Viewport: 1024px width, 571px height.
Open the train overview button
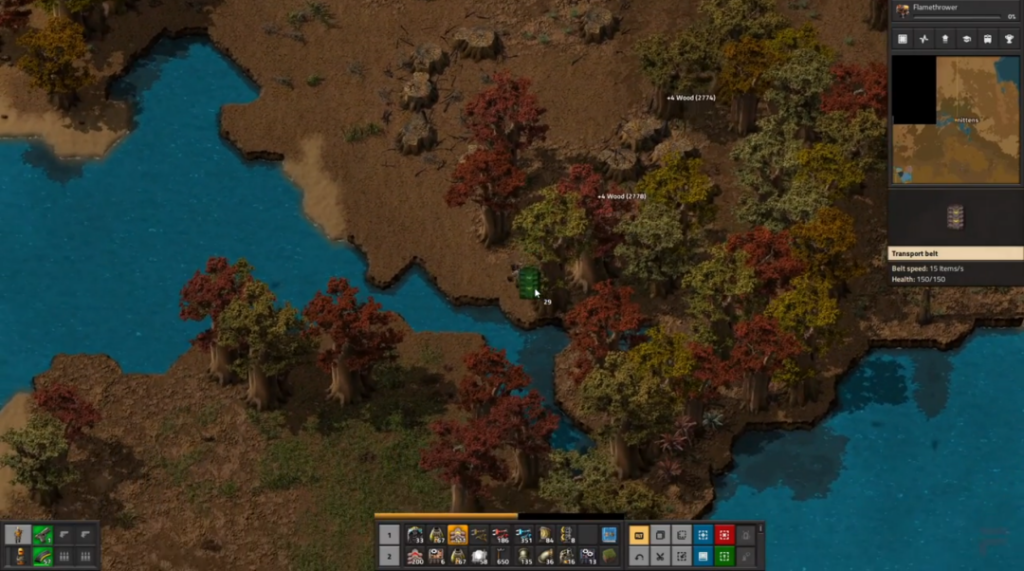coord(989,39)
